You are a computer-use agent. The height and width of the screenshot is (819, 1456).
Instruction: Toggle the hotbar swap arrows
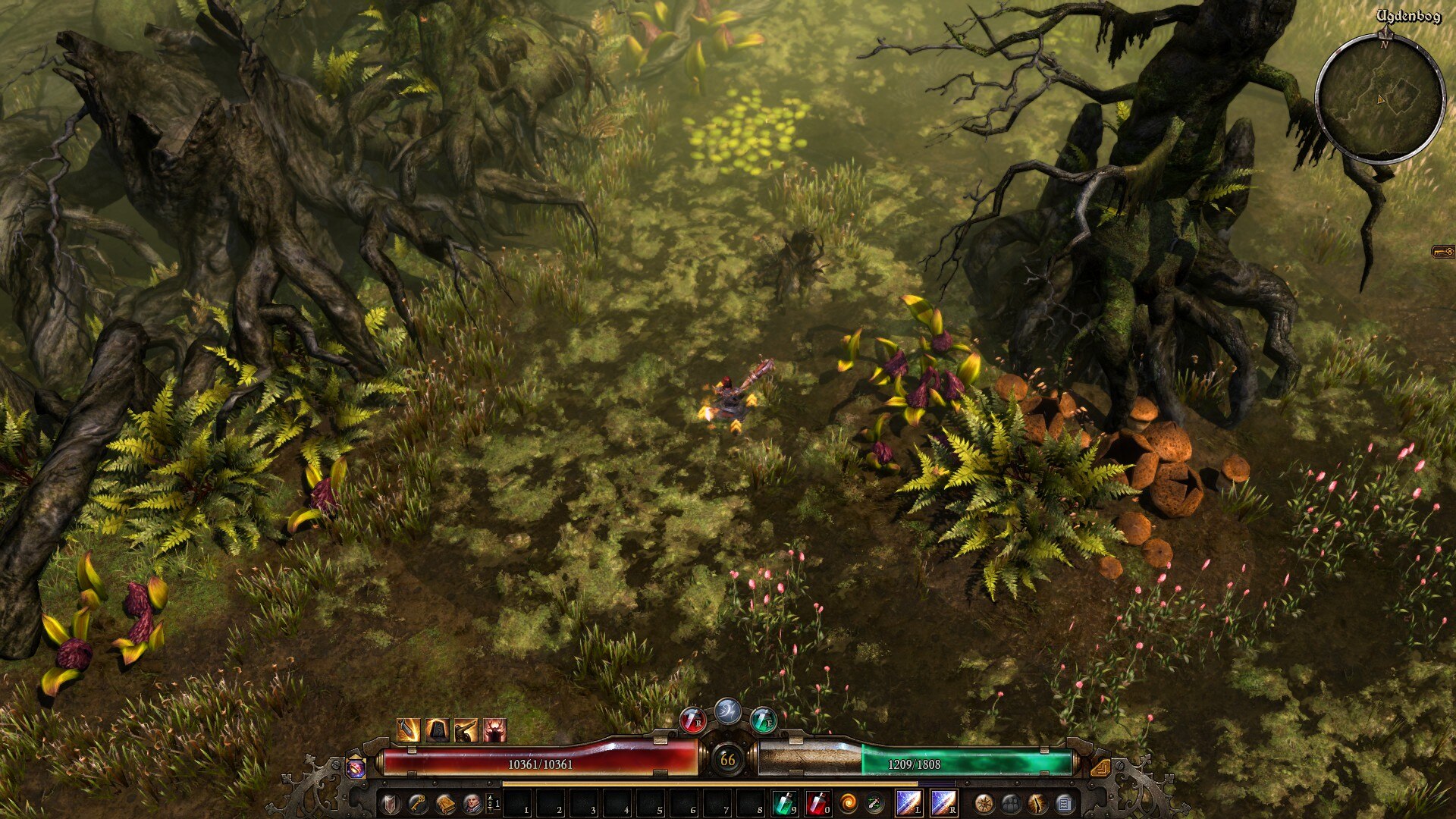point(492,803)
